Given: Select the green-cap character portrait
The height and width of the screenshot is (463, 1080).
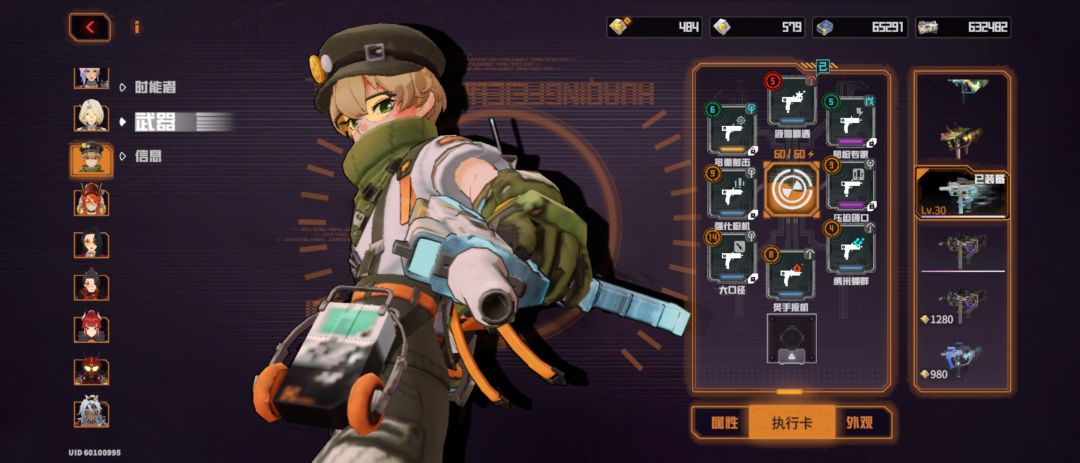Looking at the screenshot, I should [x=91, y=159].
